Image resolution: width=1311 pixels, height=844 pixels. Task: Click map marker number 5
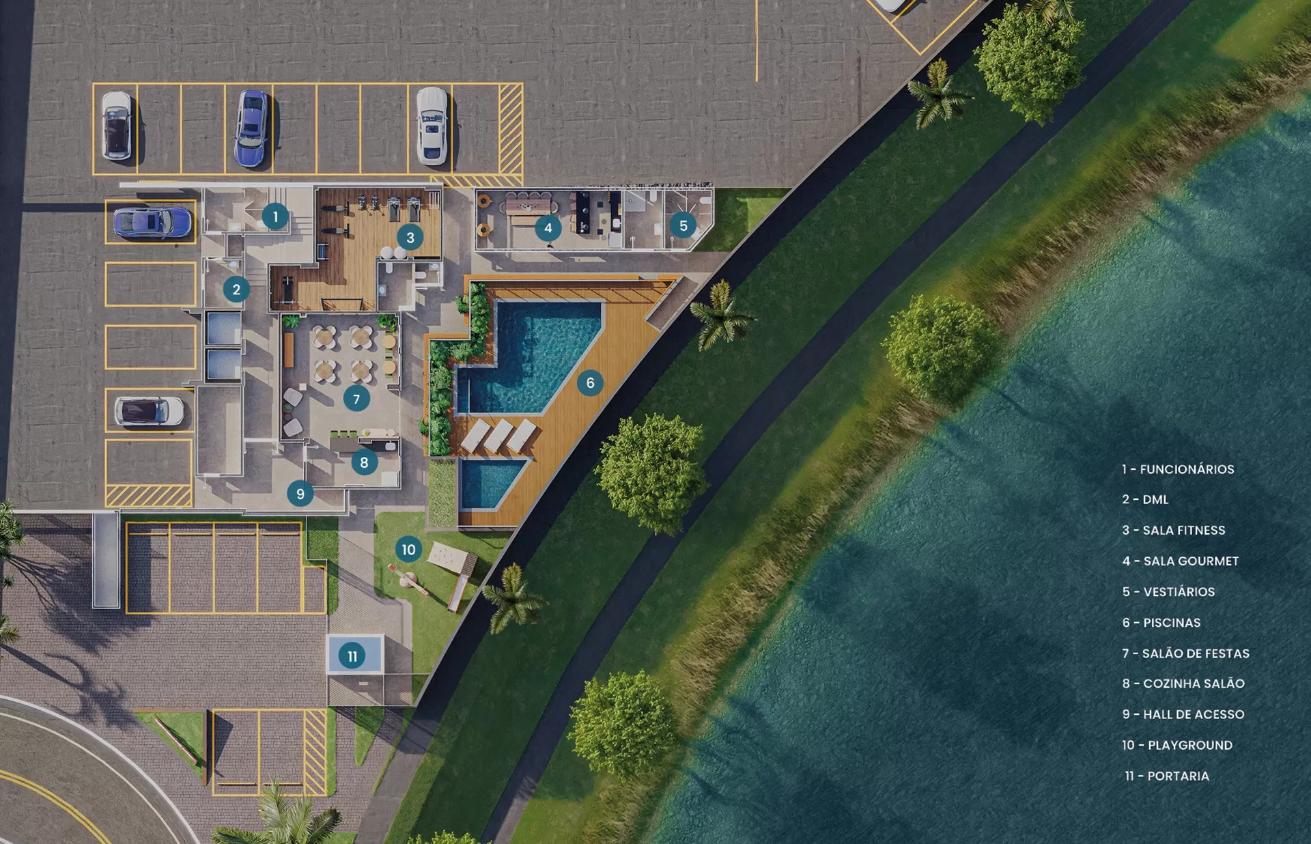tap(683, 225)
